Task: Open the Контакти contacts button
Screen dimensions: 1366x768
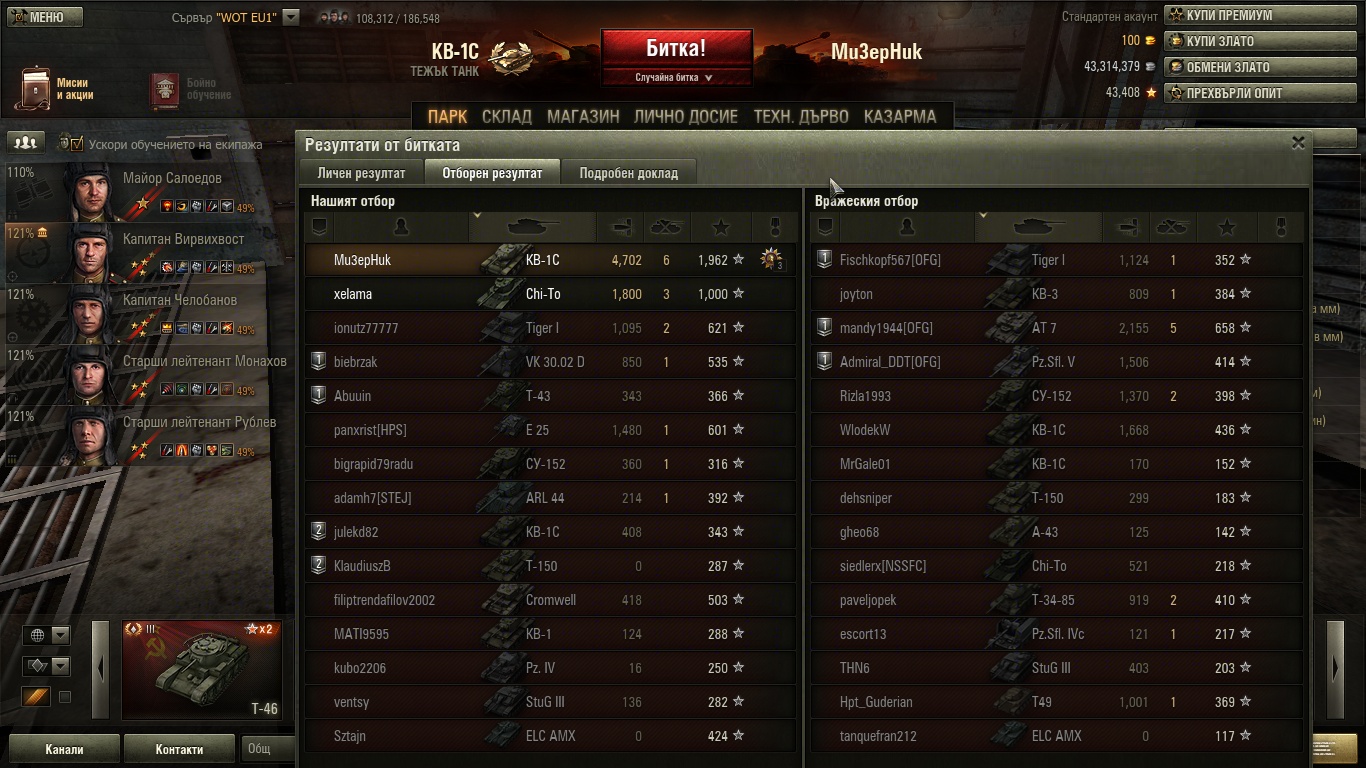Action: tap(179, 749)
